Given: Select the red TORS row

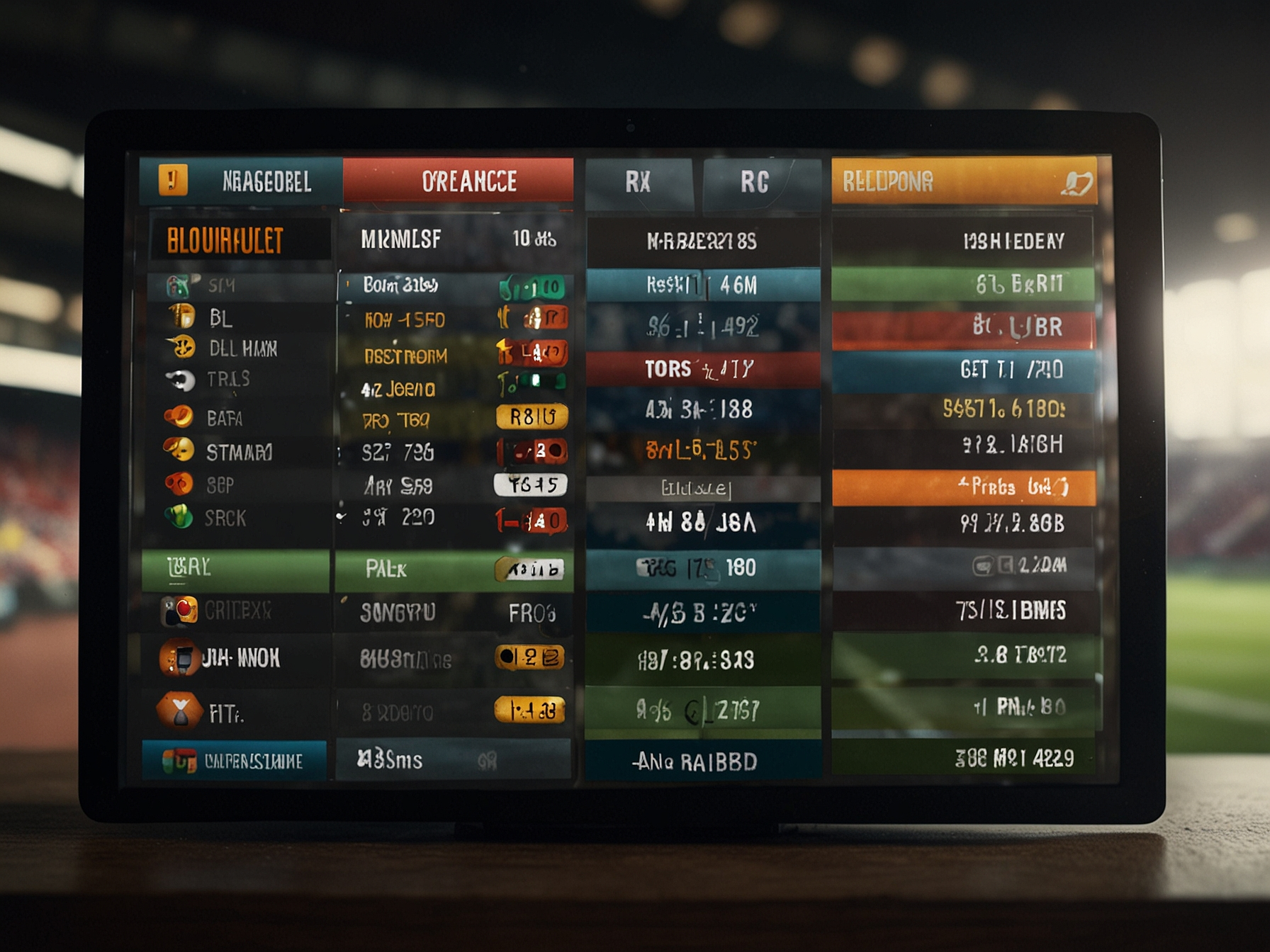Looking at the screenshot, I should tap(703, 369).
